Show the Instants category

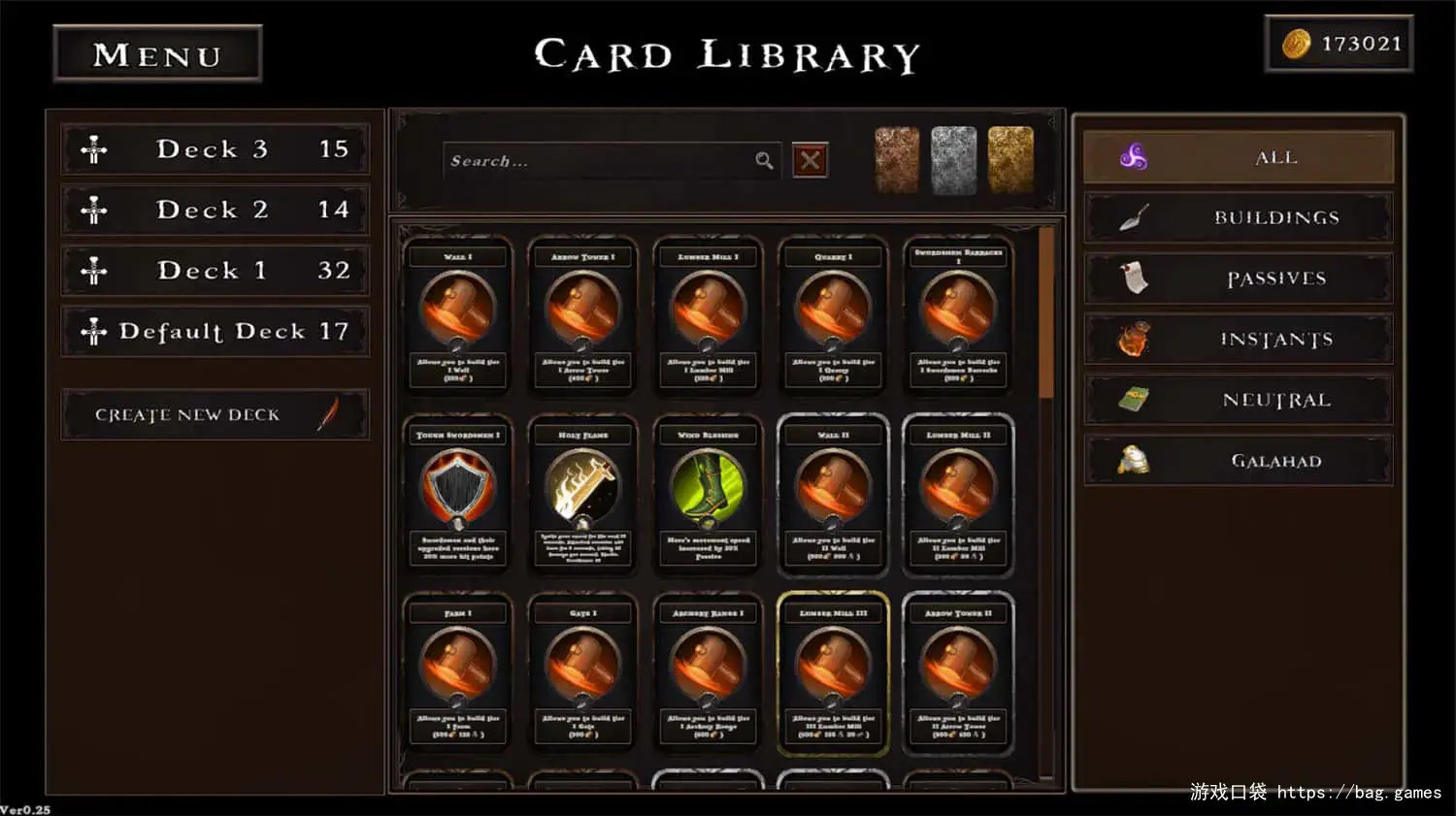pyautogui.click(x=1239, y=340)
